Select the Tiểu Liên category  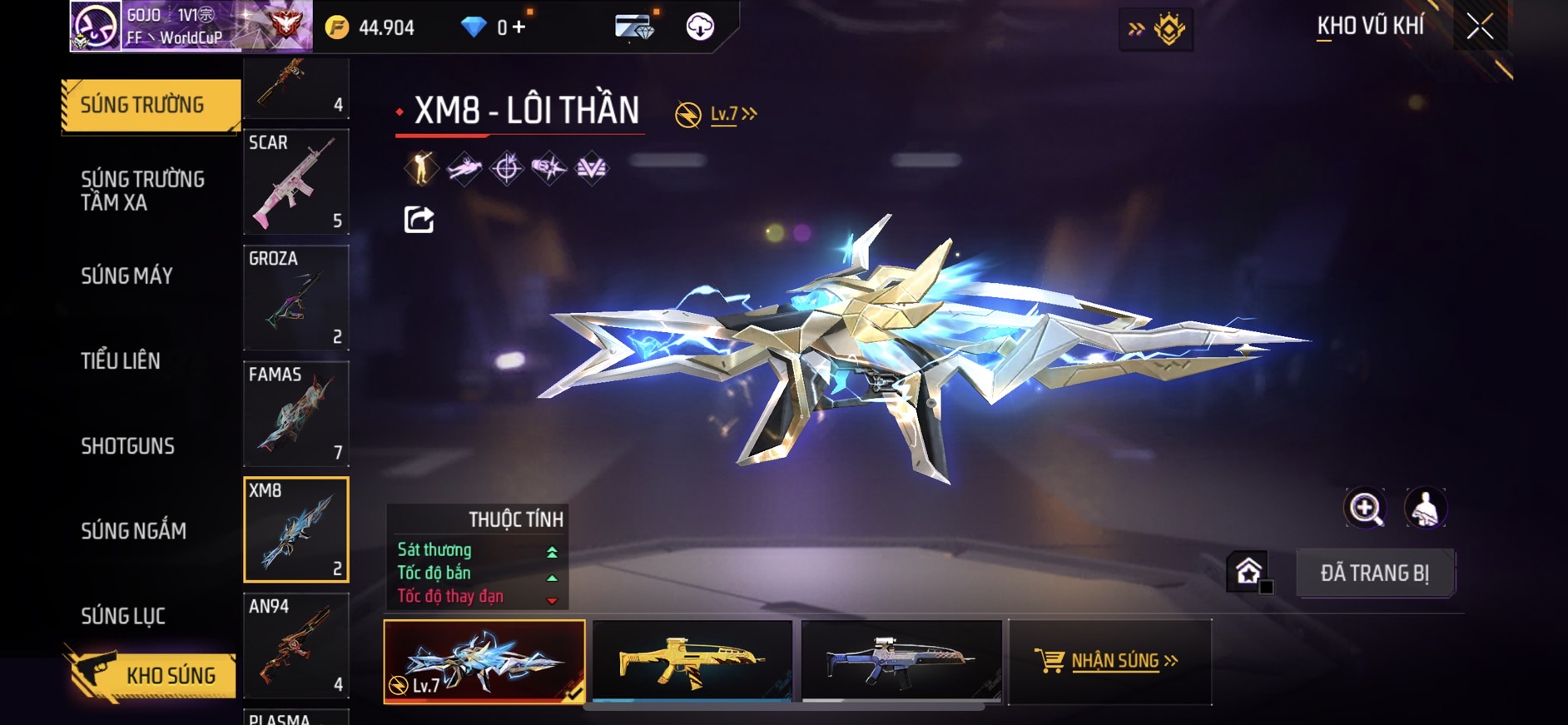point(121,361)
